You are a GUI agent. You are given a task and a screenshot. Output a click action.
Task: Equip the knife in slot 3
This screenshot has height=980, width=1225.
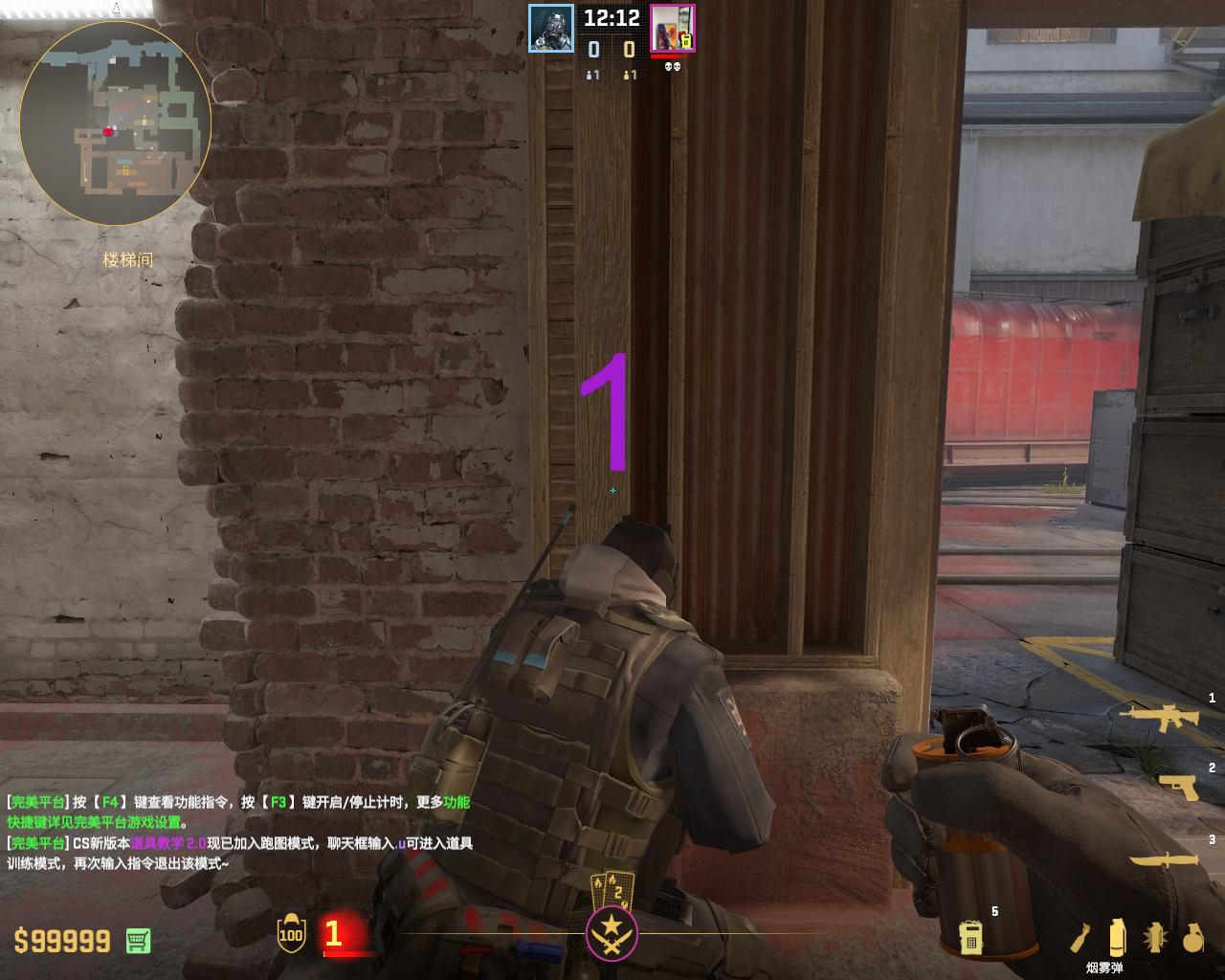1164,859
